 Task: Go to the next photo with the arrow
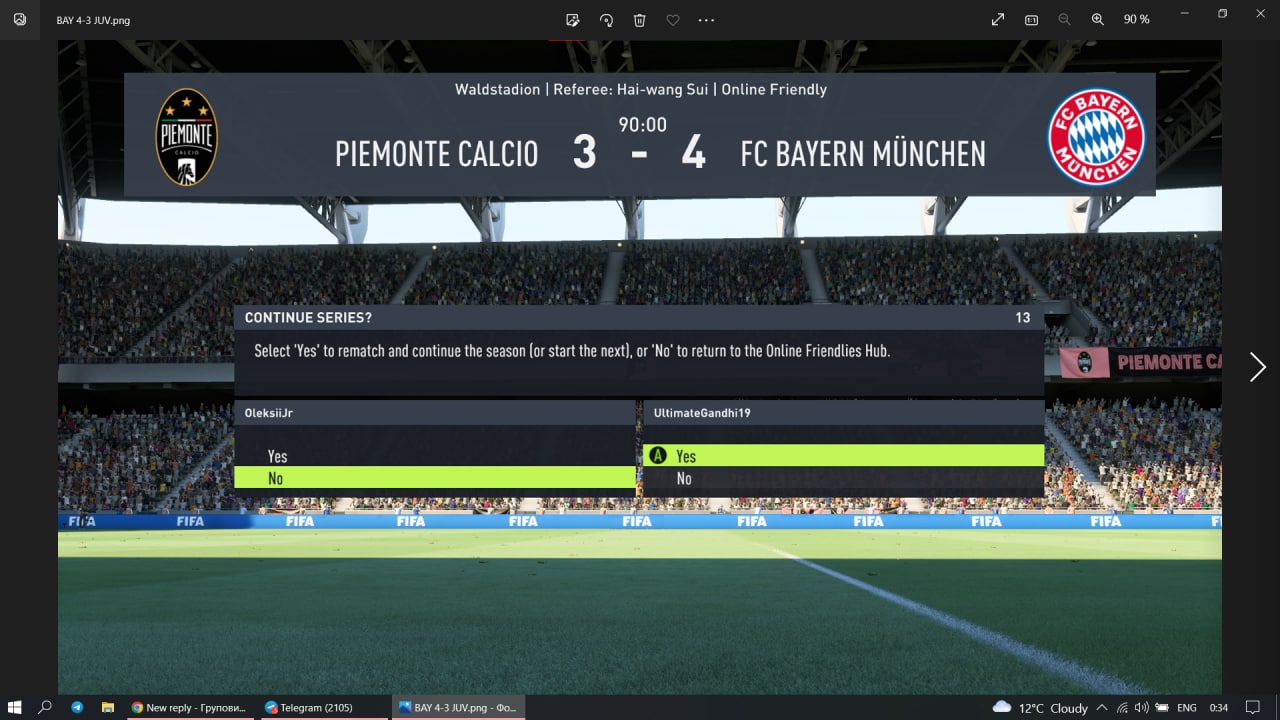coord(1257,367)
